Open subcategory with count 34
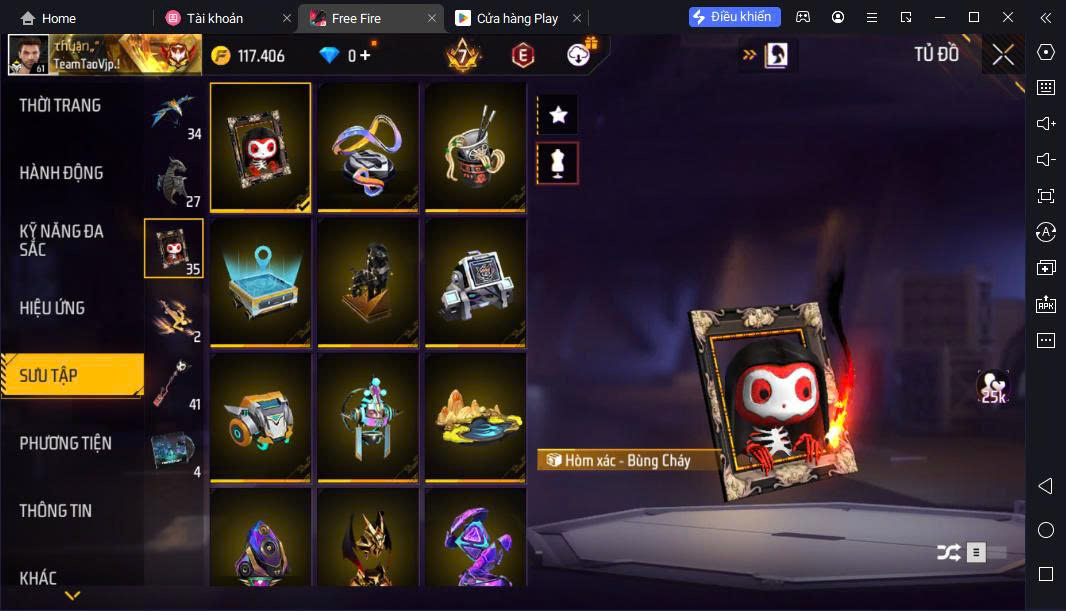The height and width of the screenshot is (611, 1066). coord(174,113)
